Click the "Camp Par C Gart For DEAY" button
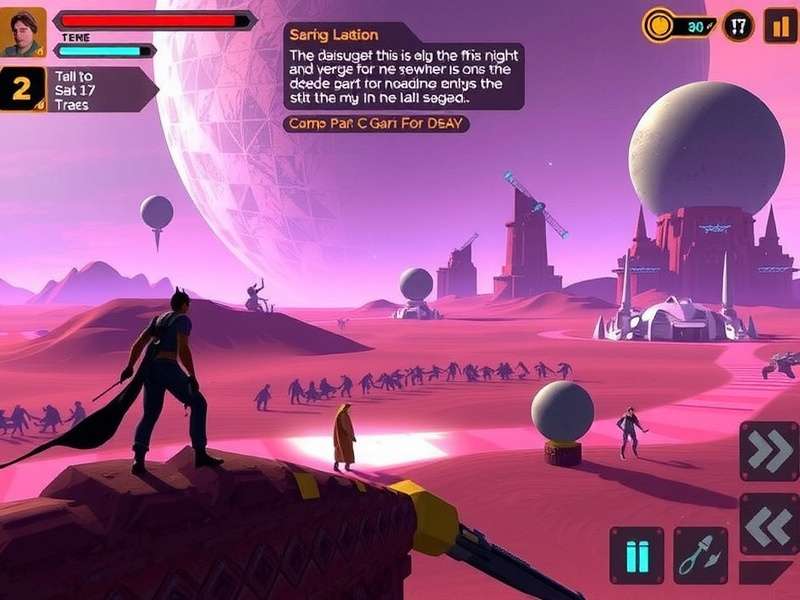The image size is (800, 600). [377, 124]
